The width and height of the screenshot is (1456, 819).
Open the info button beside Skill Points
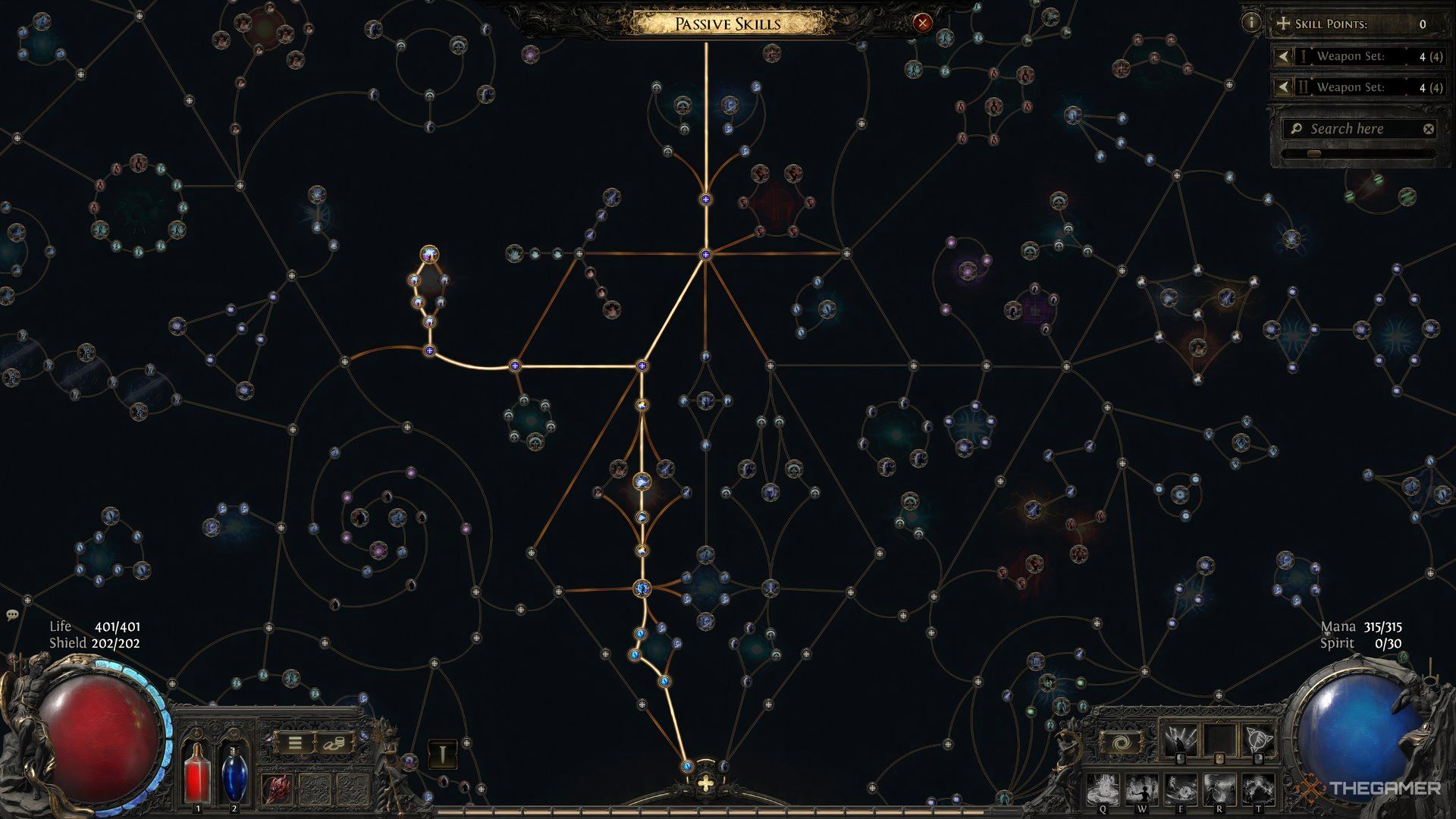pyautogui.click(x=1250, y=23)
